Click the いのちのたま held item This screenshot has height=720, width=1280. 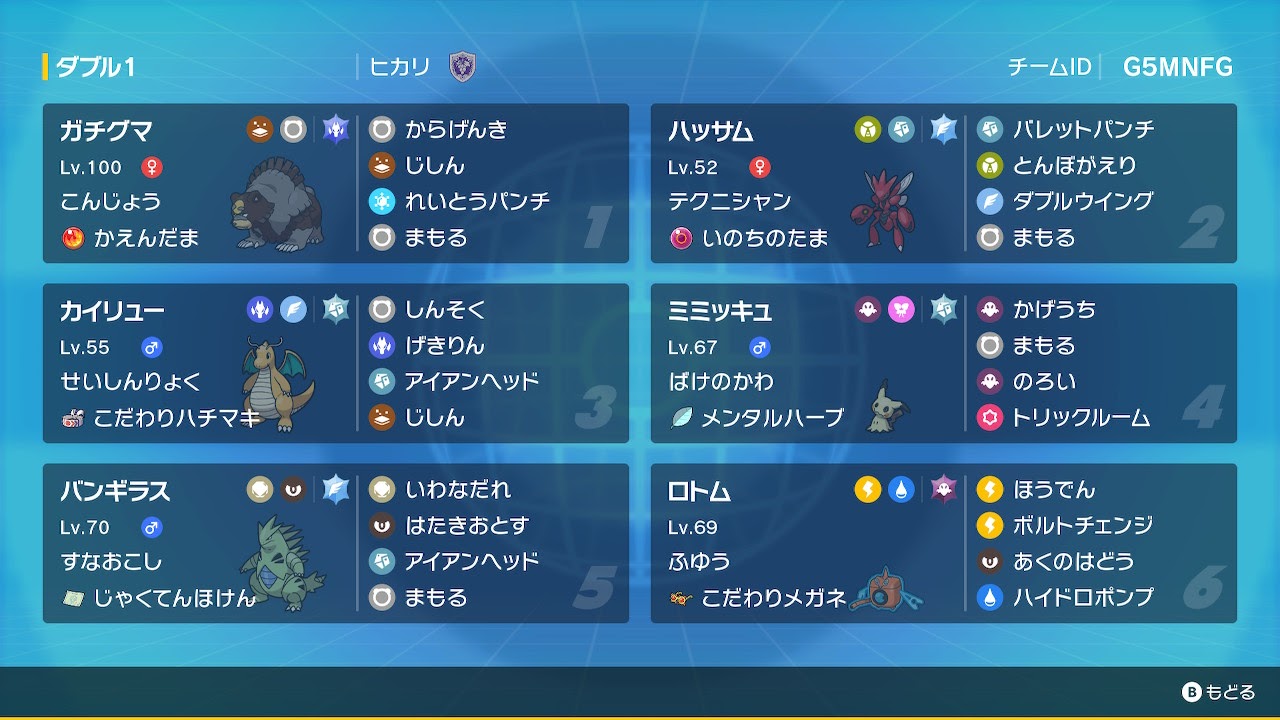(764, 238)
